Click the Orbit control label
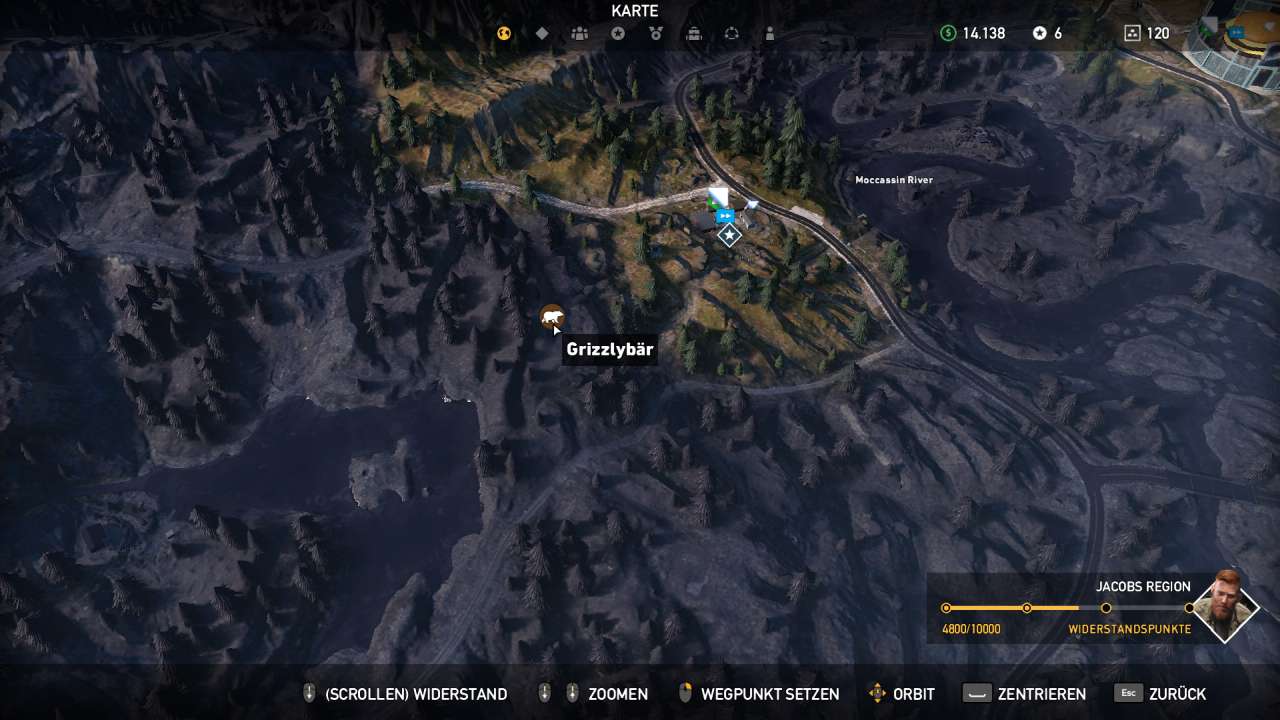This screenshot has height=720, width=1280. (913, 694)
